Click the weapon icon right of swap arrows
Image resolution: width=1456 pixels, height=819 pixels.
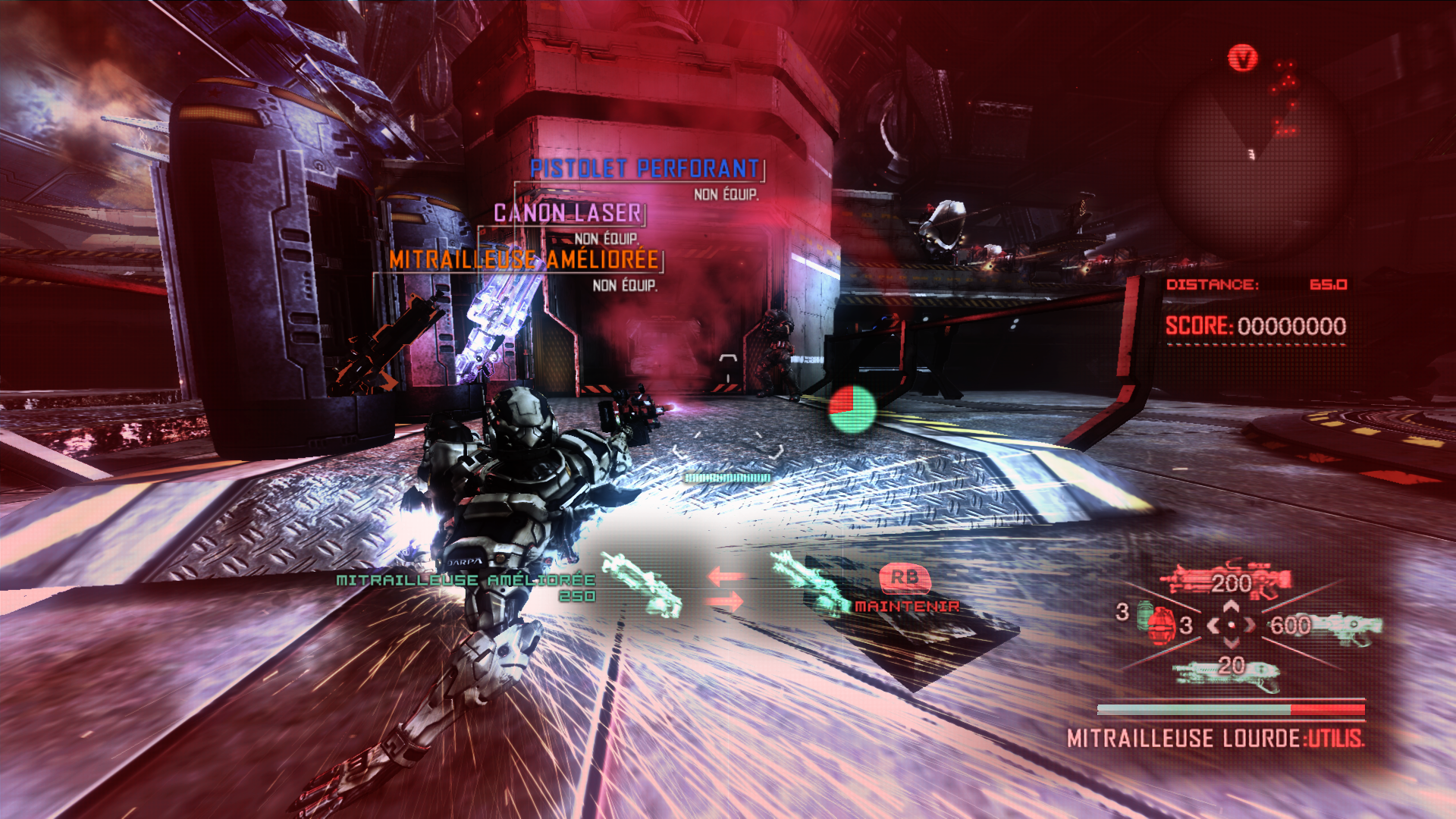[808, 582]
